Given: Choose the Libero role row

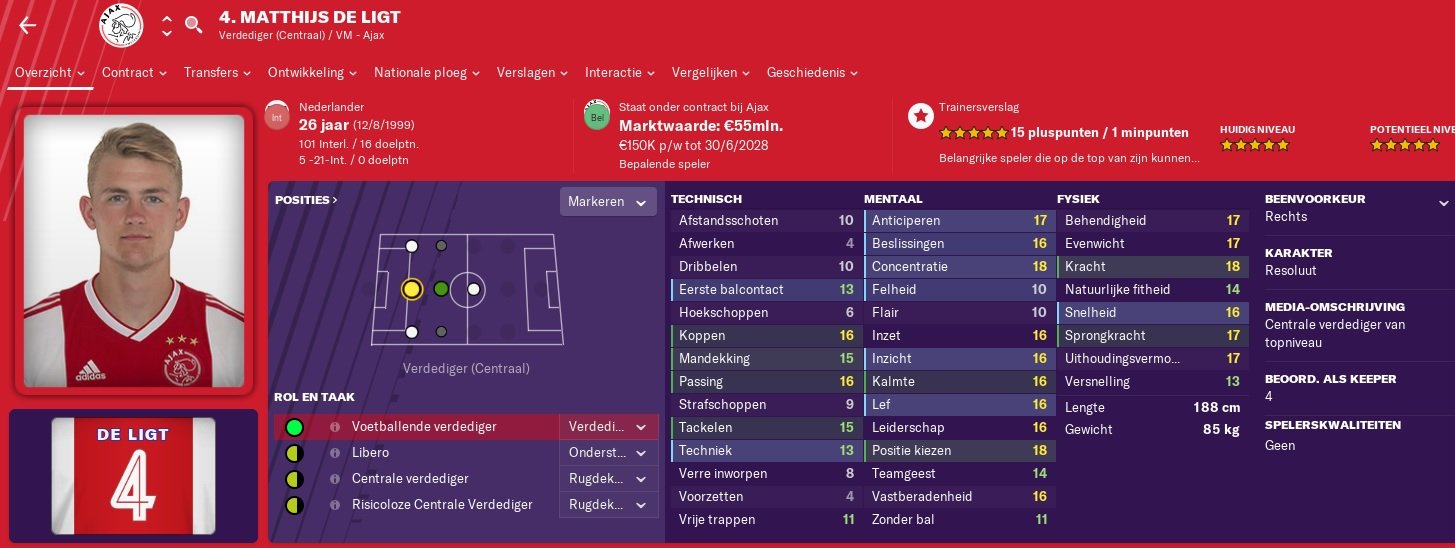Looking at the screenshot, I should [371, 453].
